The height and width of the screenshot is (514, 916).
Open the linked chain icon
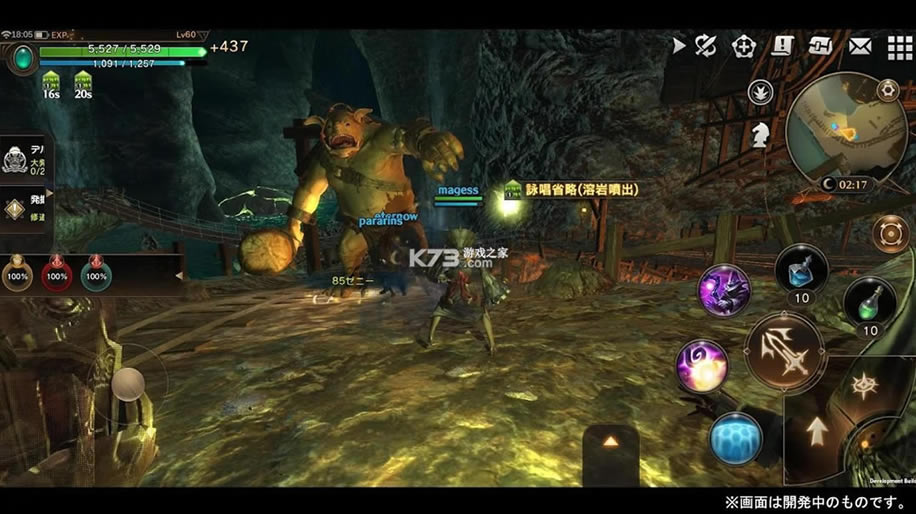coord(821,45)
